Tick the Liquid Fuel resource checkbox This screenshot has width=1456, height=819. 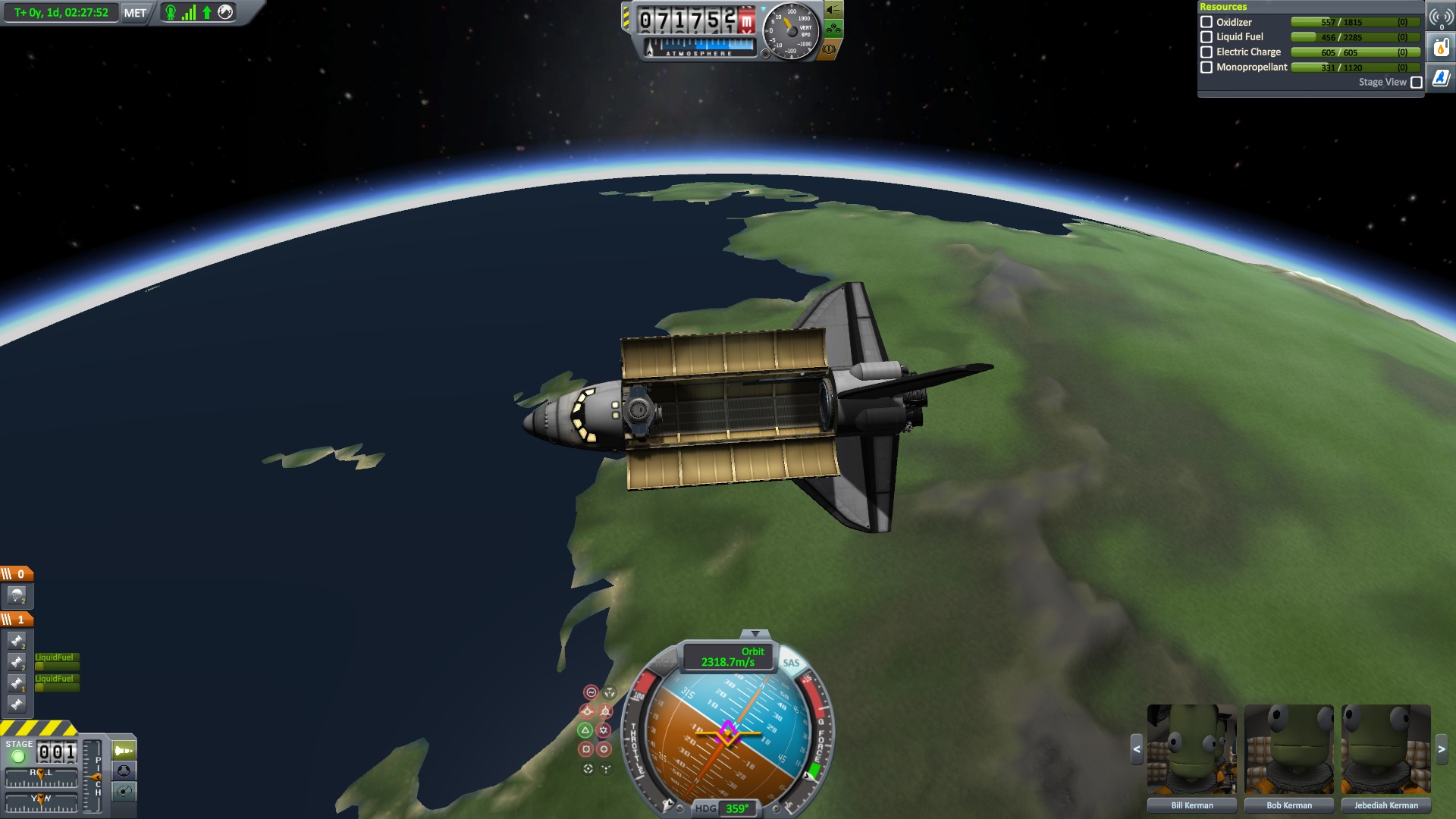pos(1207,37)
